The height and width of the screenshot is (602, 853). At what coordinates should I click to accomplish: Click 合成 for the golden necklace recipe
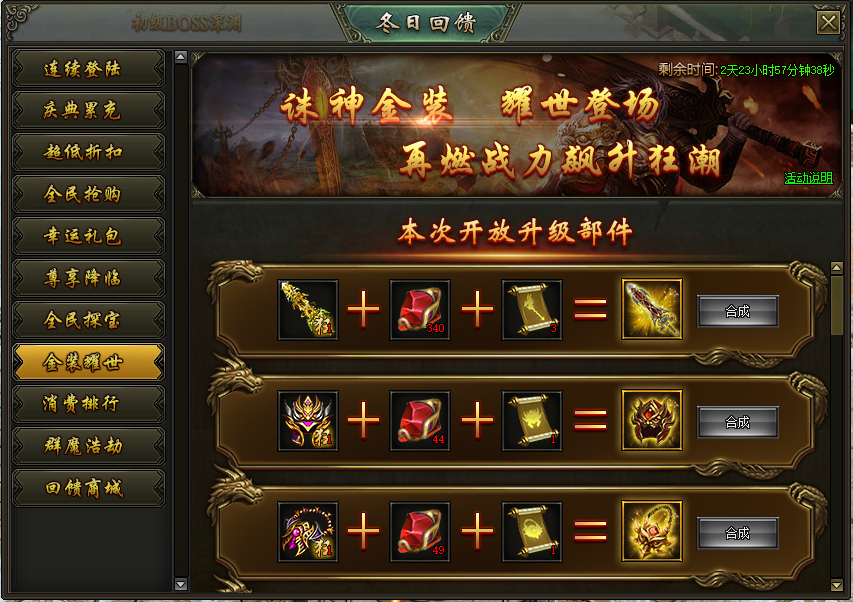tap(737, 533)
